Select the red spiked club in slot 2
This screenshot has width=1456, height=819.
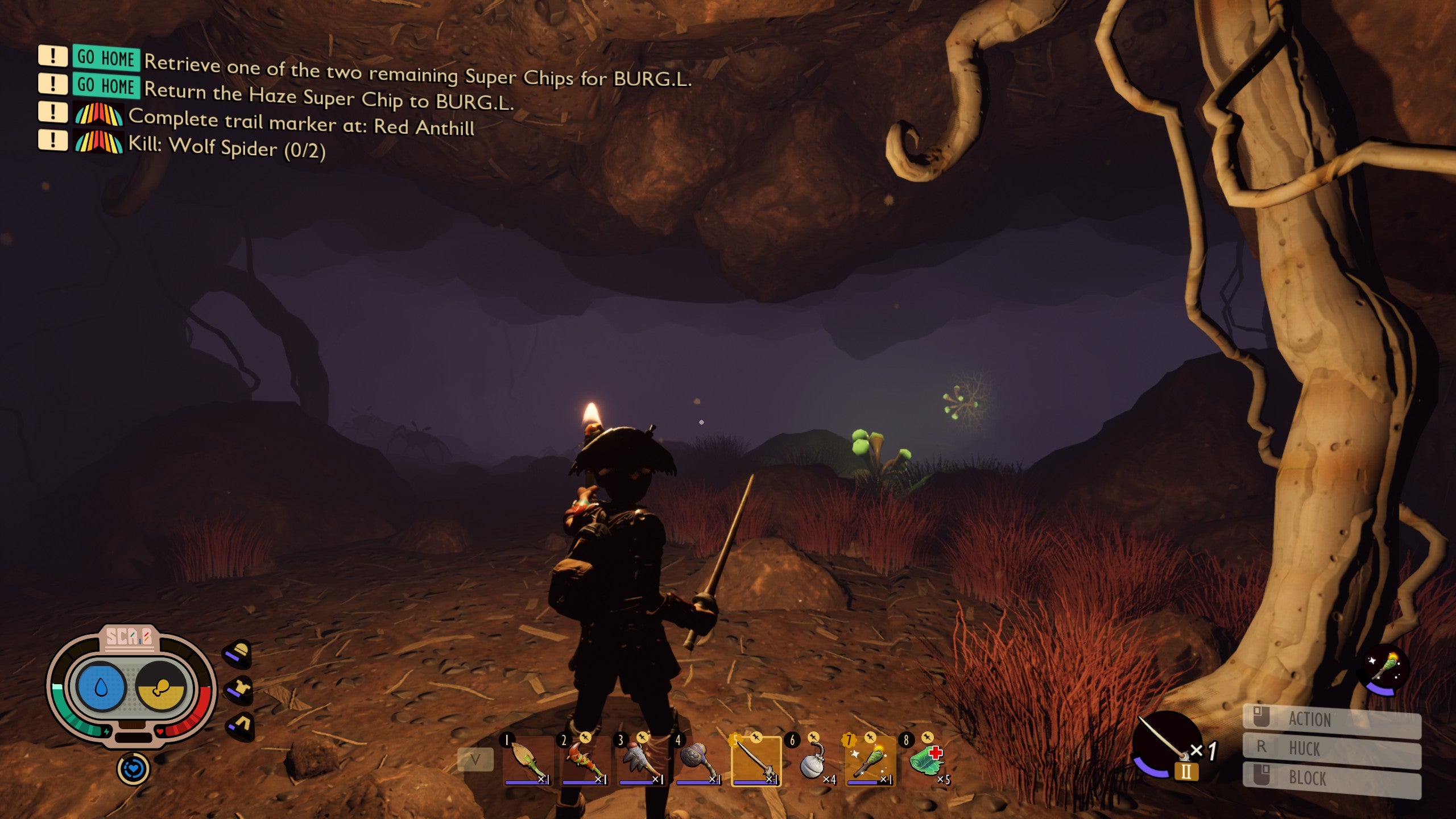point(584,761)
